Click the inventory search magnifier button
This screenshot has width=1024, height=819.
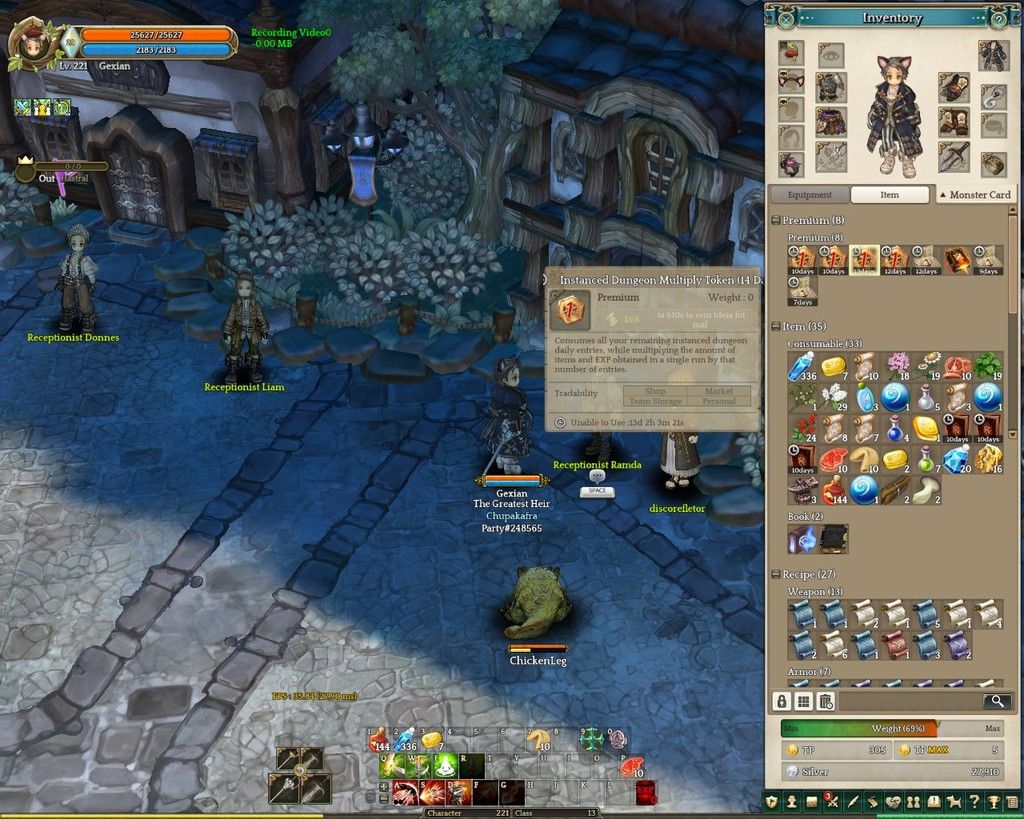997,701
